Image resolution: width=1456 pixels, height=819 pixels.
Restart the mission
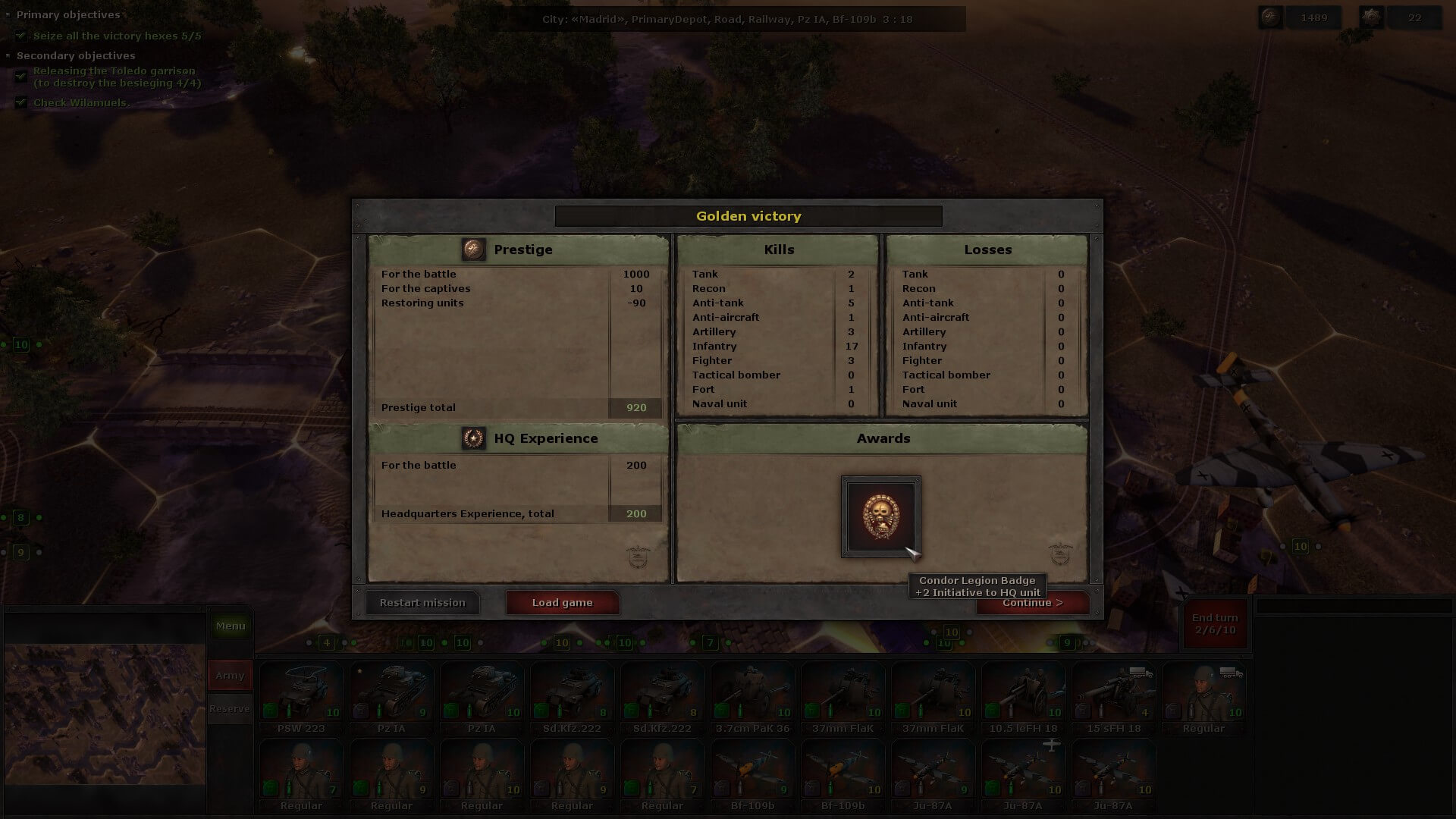pos(422,603)
